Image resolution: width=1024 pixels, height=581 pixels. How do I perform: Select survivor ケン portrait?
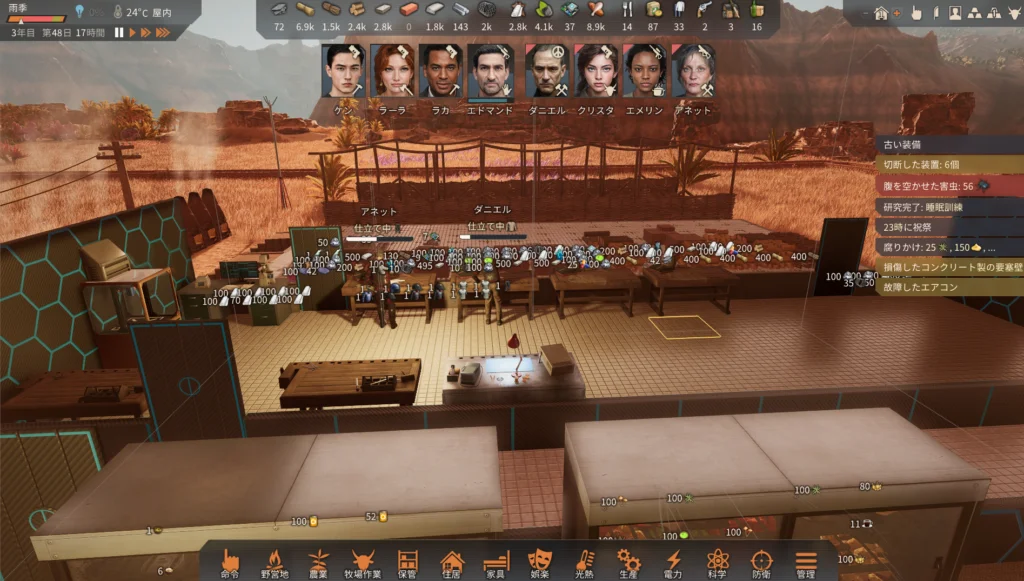[343, 71]
